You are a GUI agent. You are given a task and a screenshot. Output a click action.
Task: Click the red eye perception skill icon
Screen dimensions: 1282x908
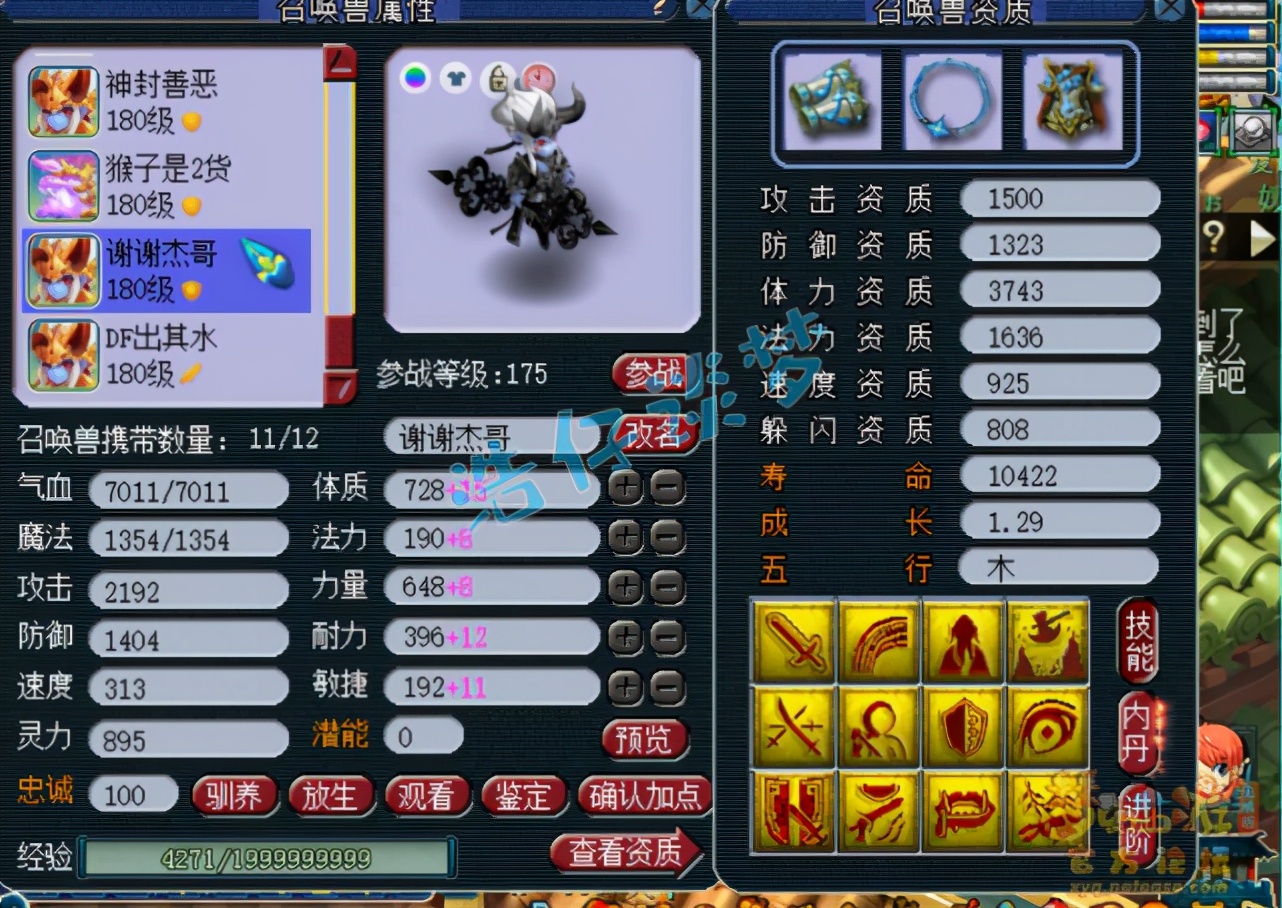[1048, 725]
